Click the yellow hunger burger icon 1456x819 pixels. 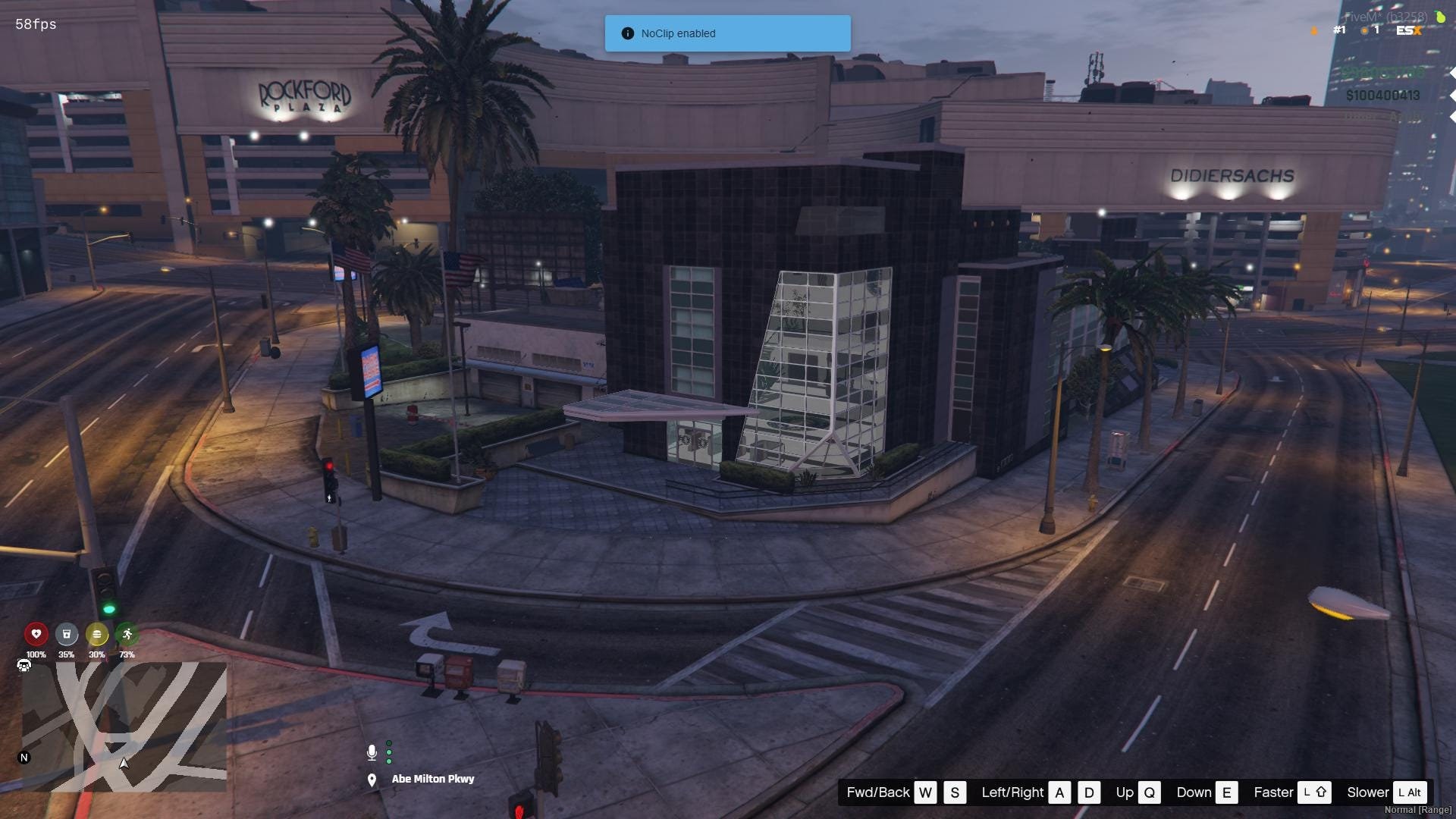coord(97,634)
